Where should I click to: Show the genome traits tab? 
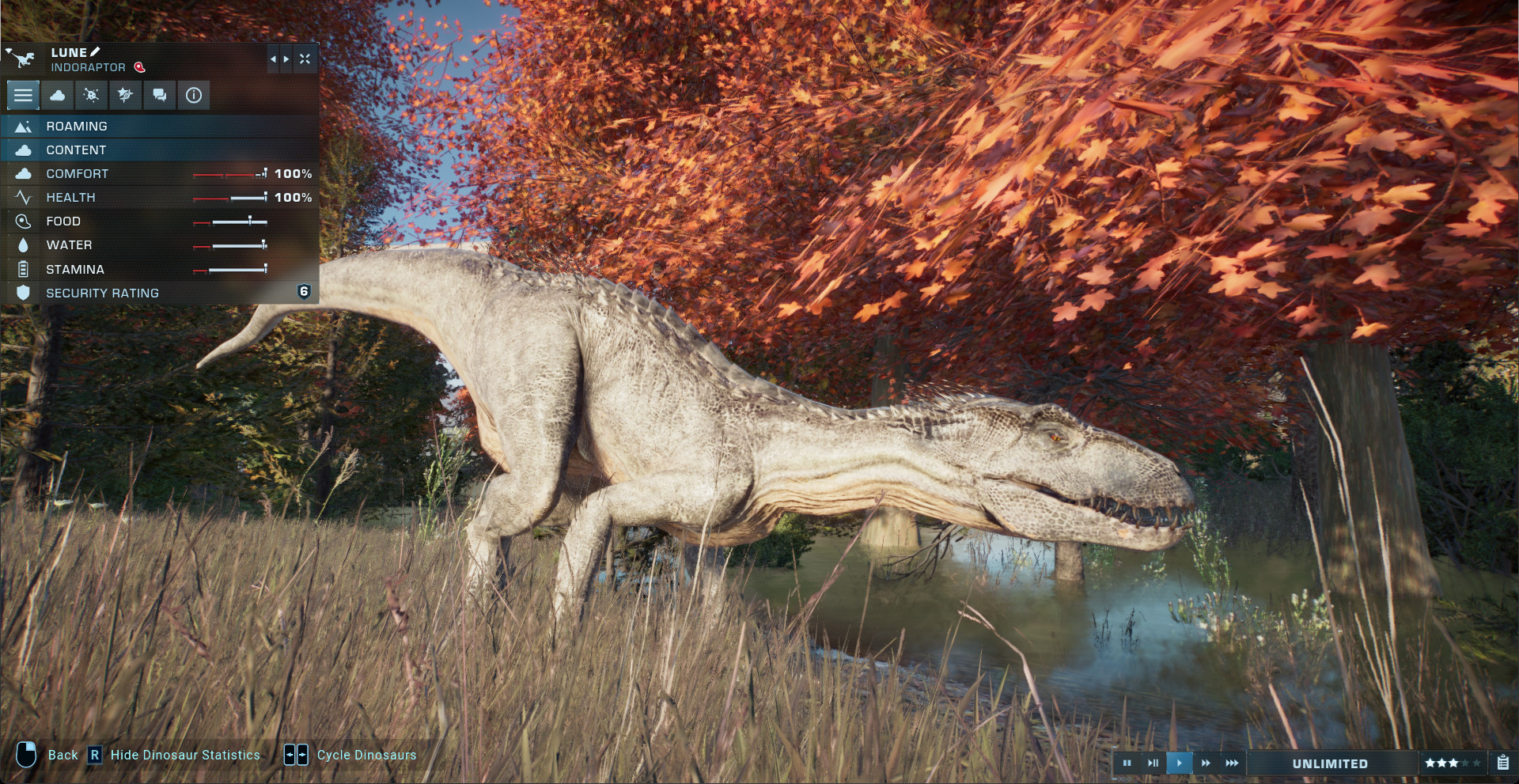pos(125,96)
